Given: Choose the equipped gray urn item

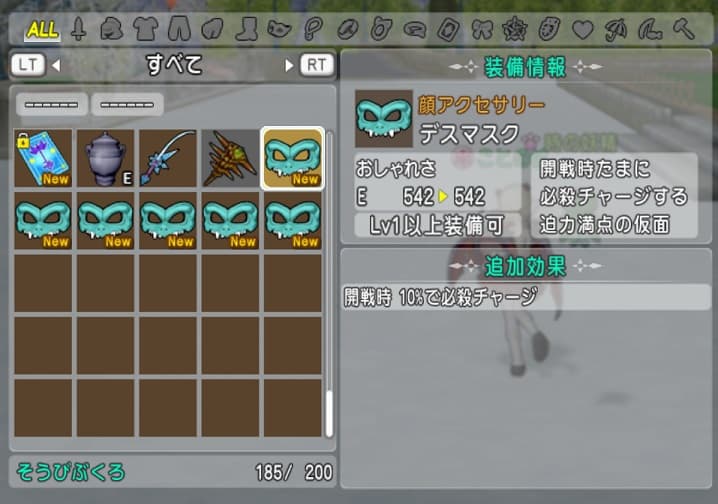Looking at the screenshot, I should [105, 158].
